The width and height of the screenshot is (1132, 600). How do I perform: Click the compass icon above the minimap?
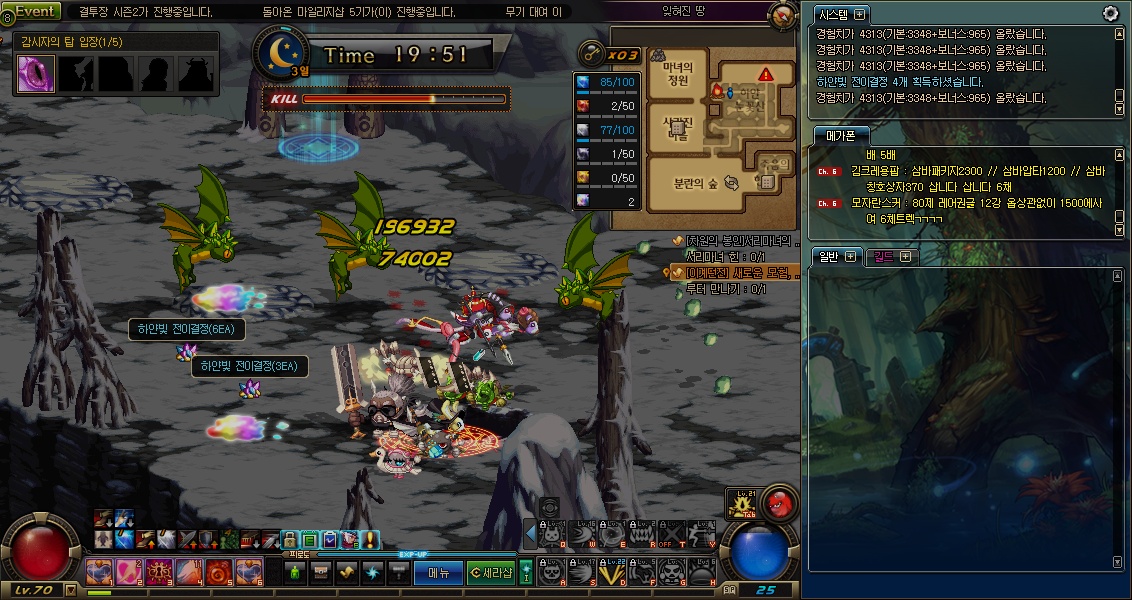click(784, 14)
